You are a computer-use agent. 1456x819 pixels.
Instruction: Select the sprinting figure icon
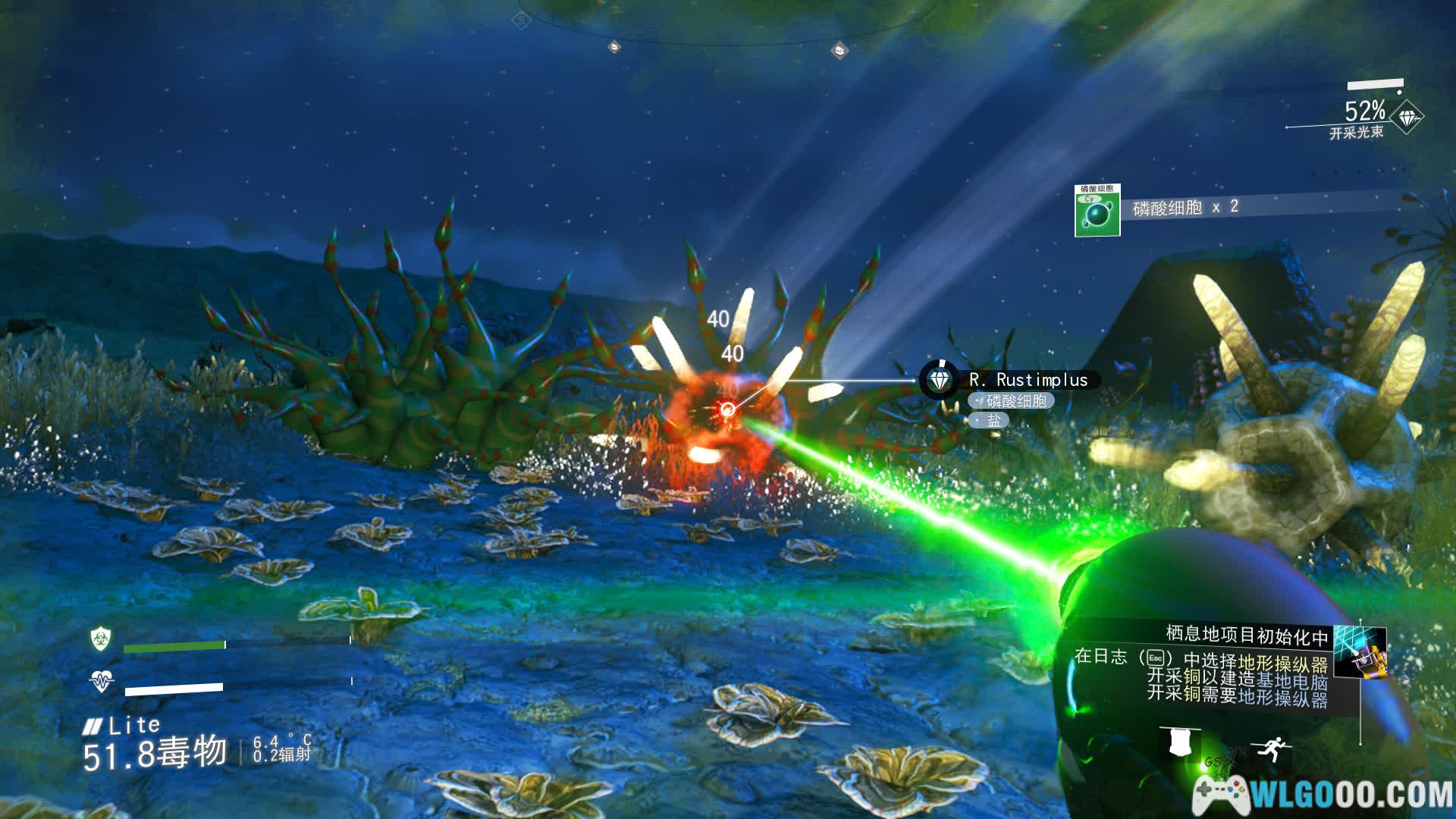pyautogui.click(x=1267, y=748)
